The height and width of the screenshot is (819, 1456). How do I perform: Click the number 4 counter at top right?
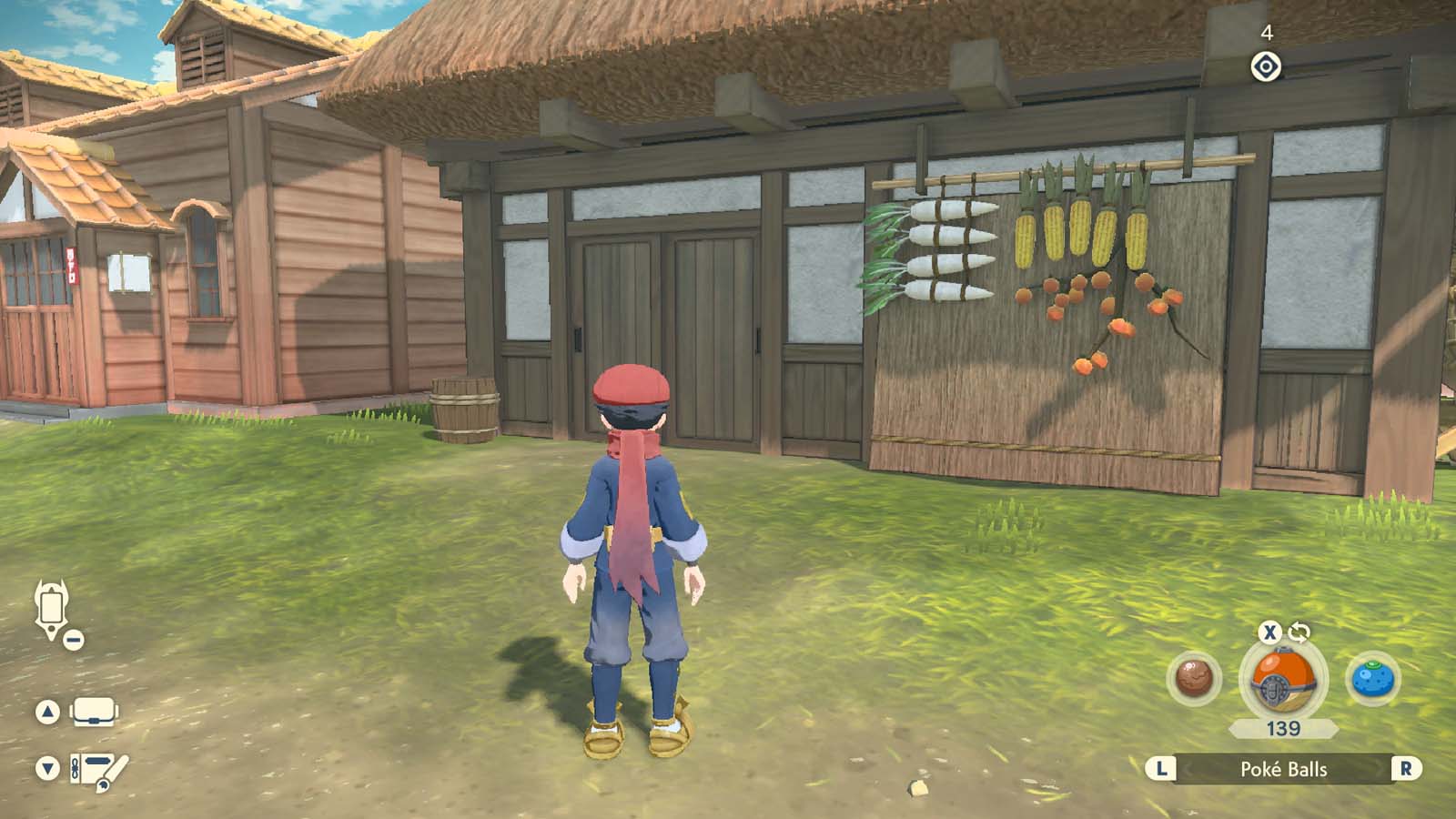[x=1267, y=33]
